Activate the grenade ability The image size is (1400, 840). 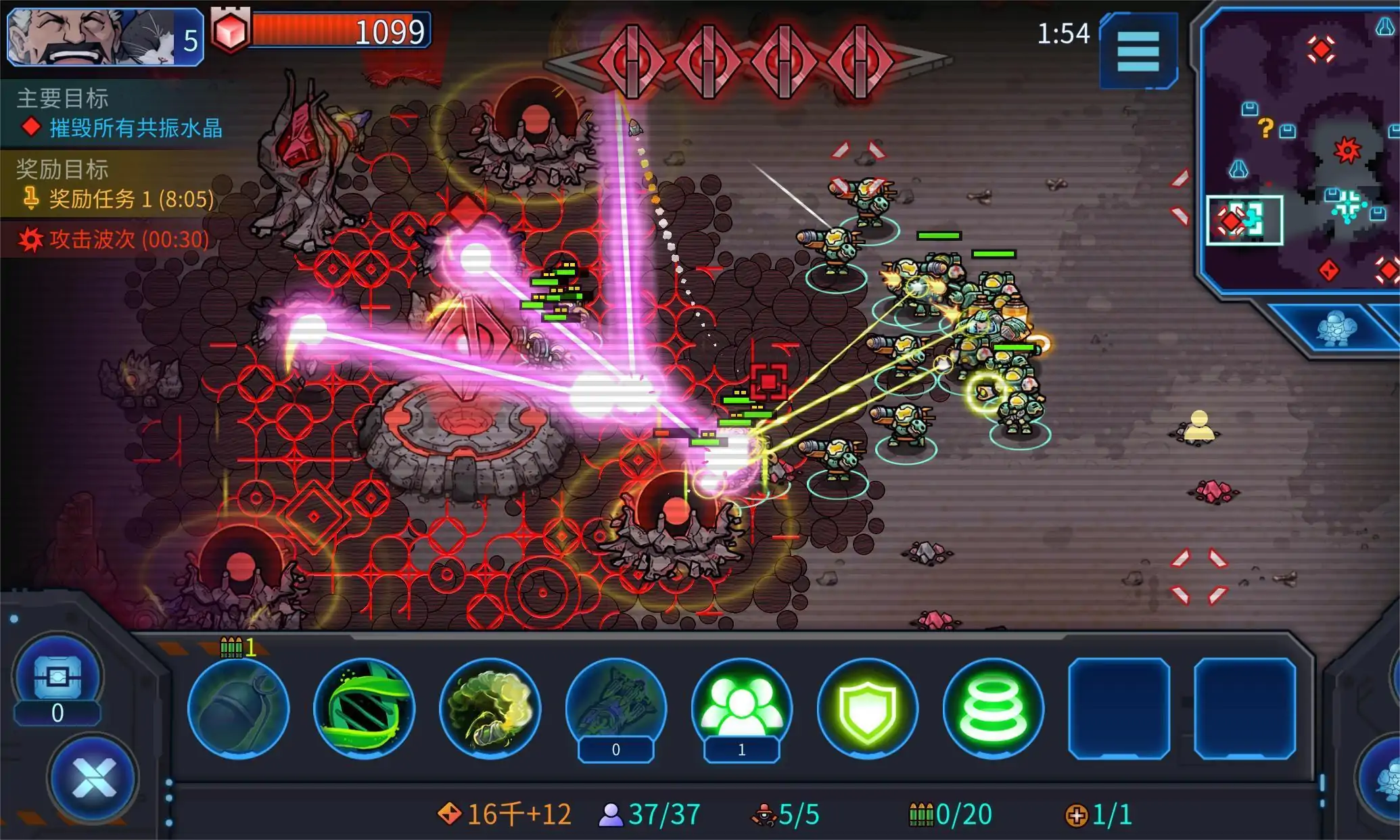pyautogui.click(x=238, y=708)
